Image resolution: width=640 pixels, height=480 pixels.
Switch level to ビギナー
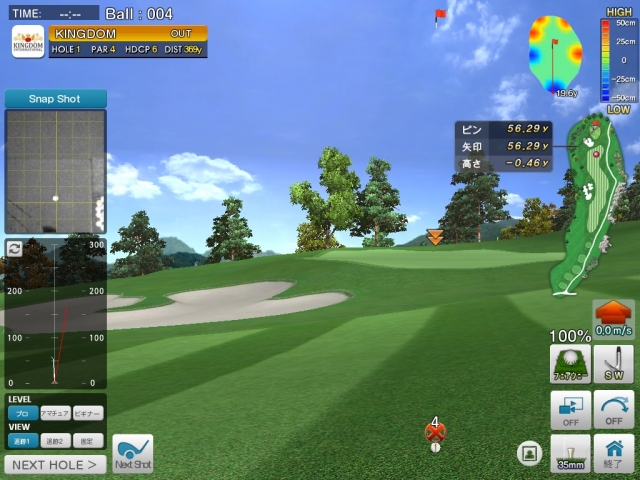(87, 413)
